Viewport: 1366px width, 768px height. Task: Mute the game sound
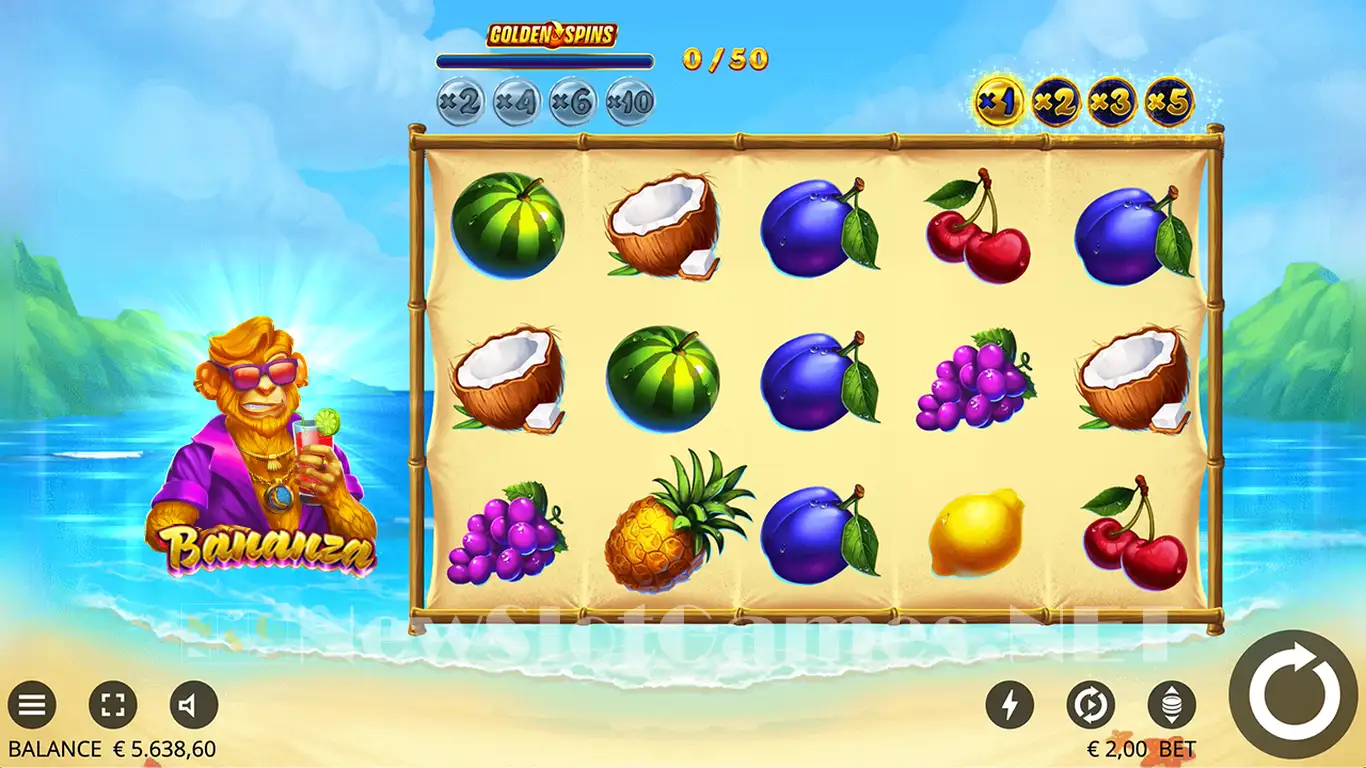(x=192, y=706)
